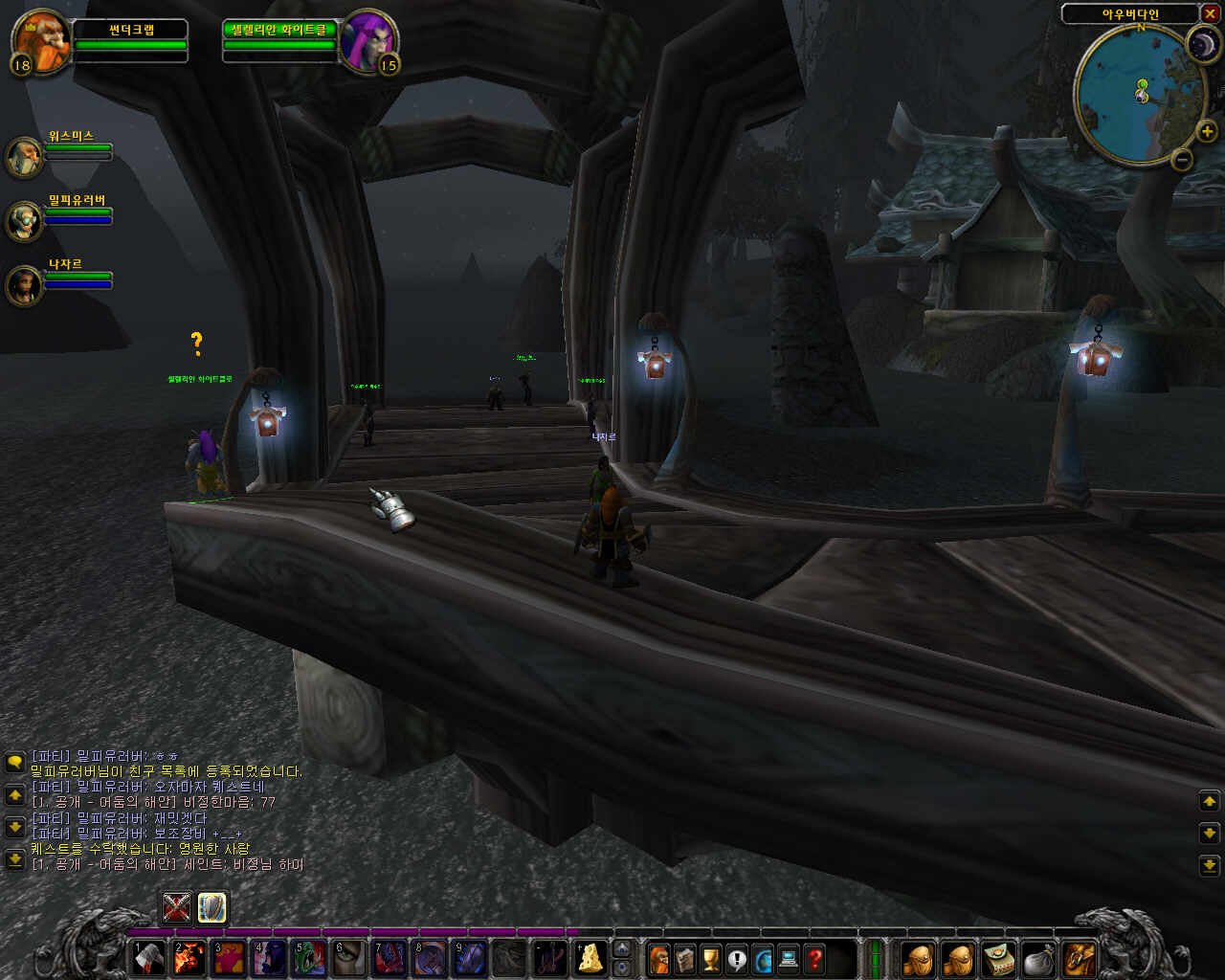Click the player's dwarf portrait
The image size is (1225, 980).
click(x=42, y=40)
